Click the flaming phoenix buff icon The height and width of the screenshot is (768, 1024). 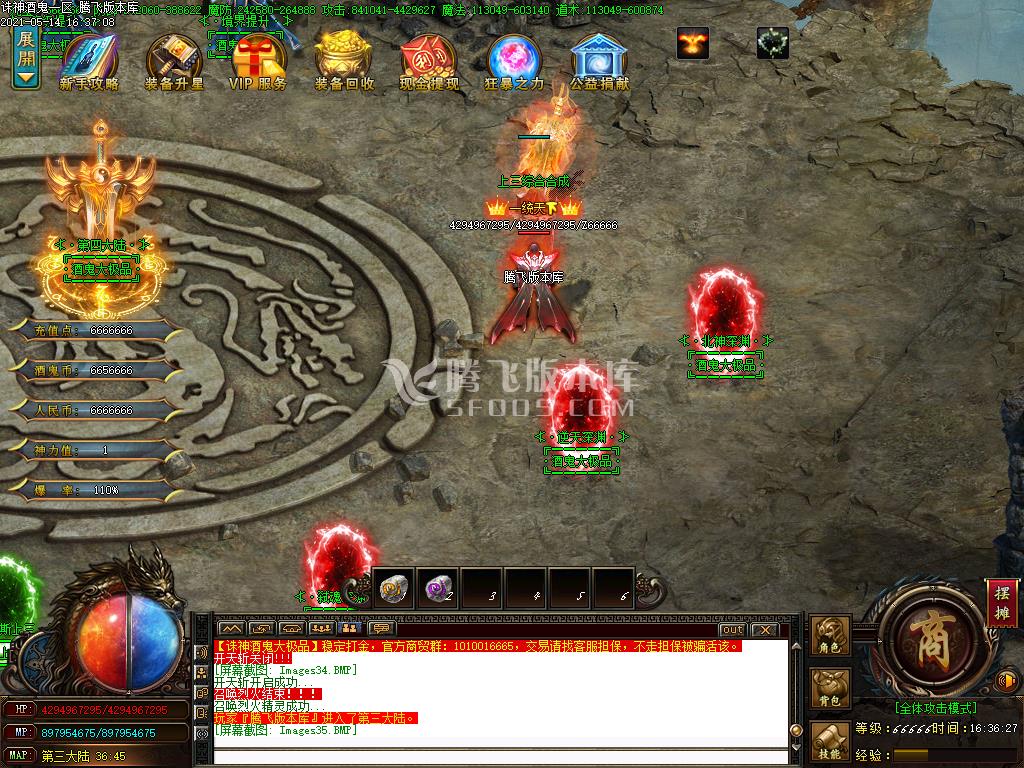[x=692, y=42]
